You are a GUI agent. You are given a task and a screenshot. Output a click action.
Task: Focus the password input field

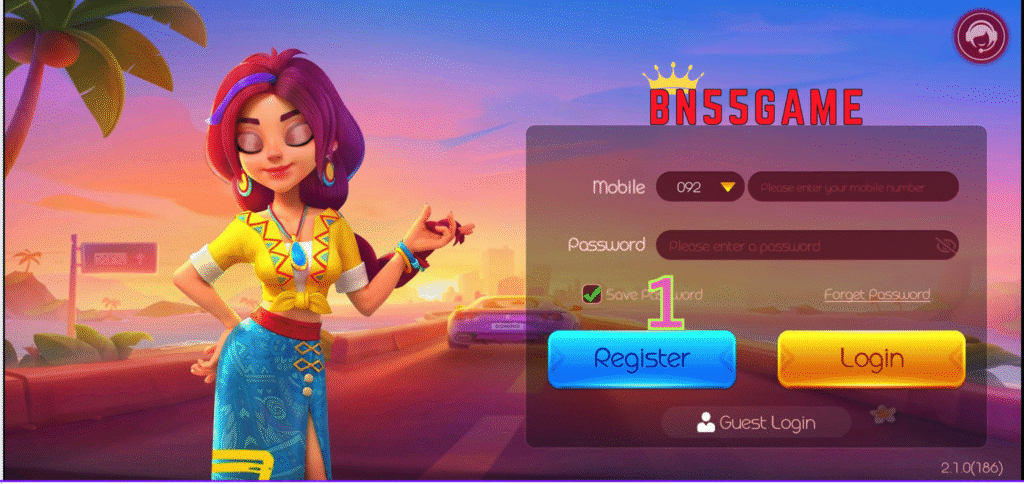tap(795, 245)
